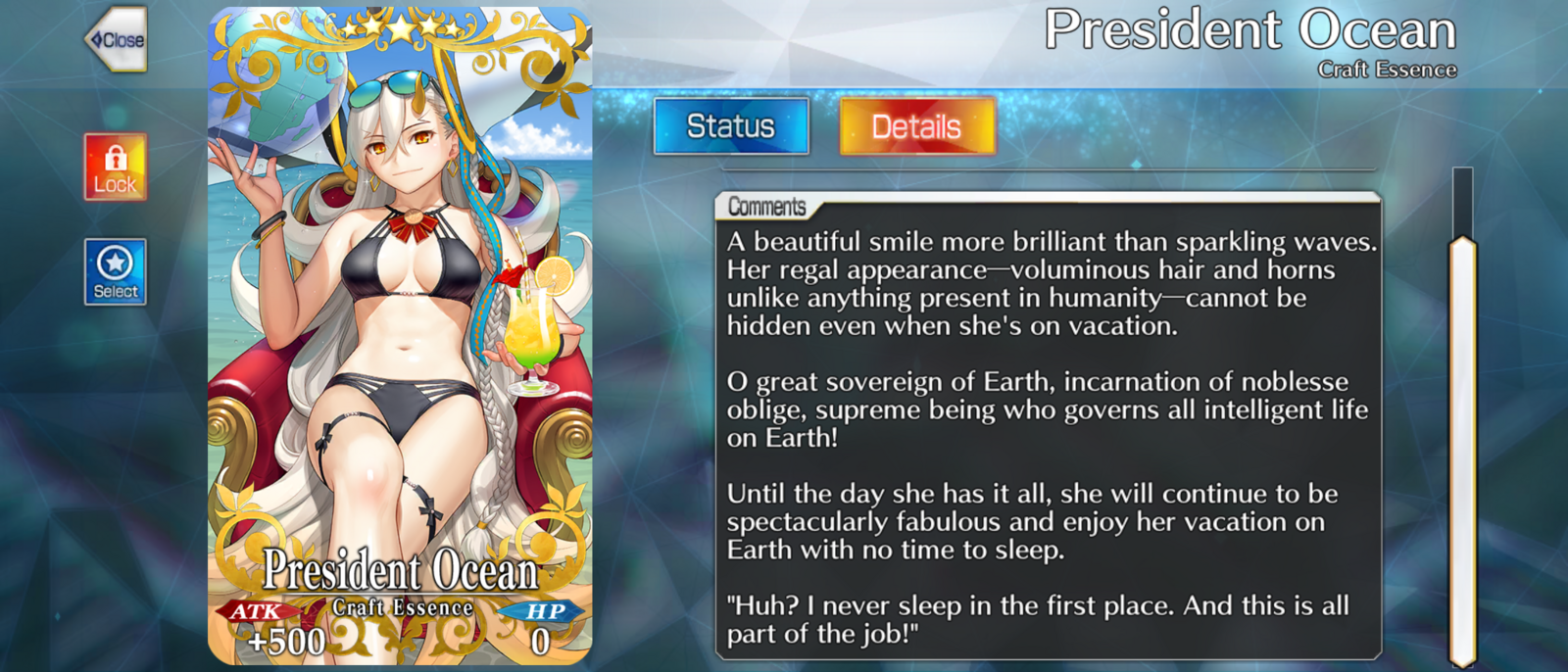Viewport: 1568px width, 672px height.
Task: Toggle the Lock button
Action: [x=116, y=168]
